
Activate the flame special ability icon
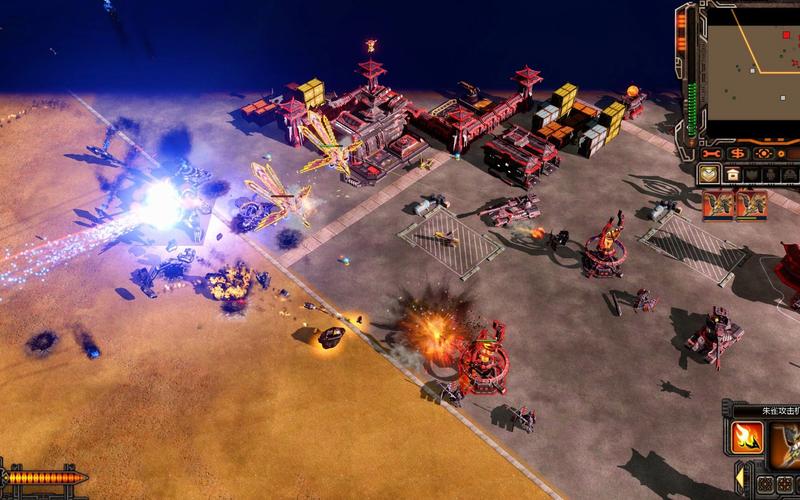pyautogui.click(x=747, y=438)
